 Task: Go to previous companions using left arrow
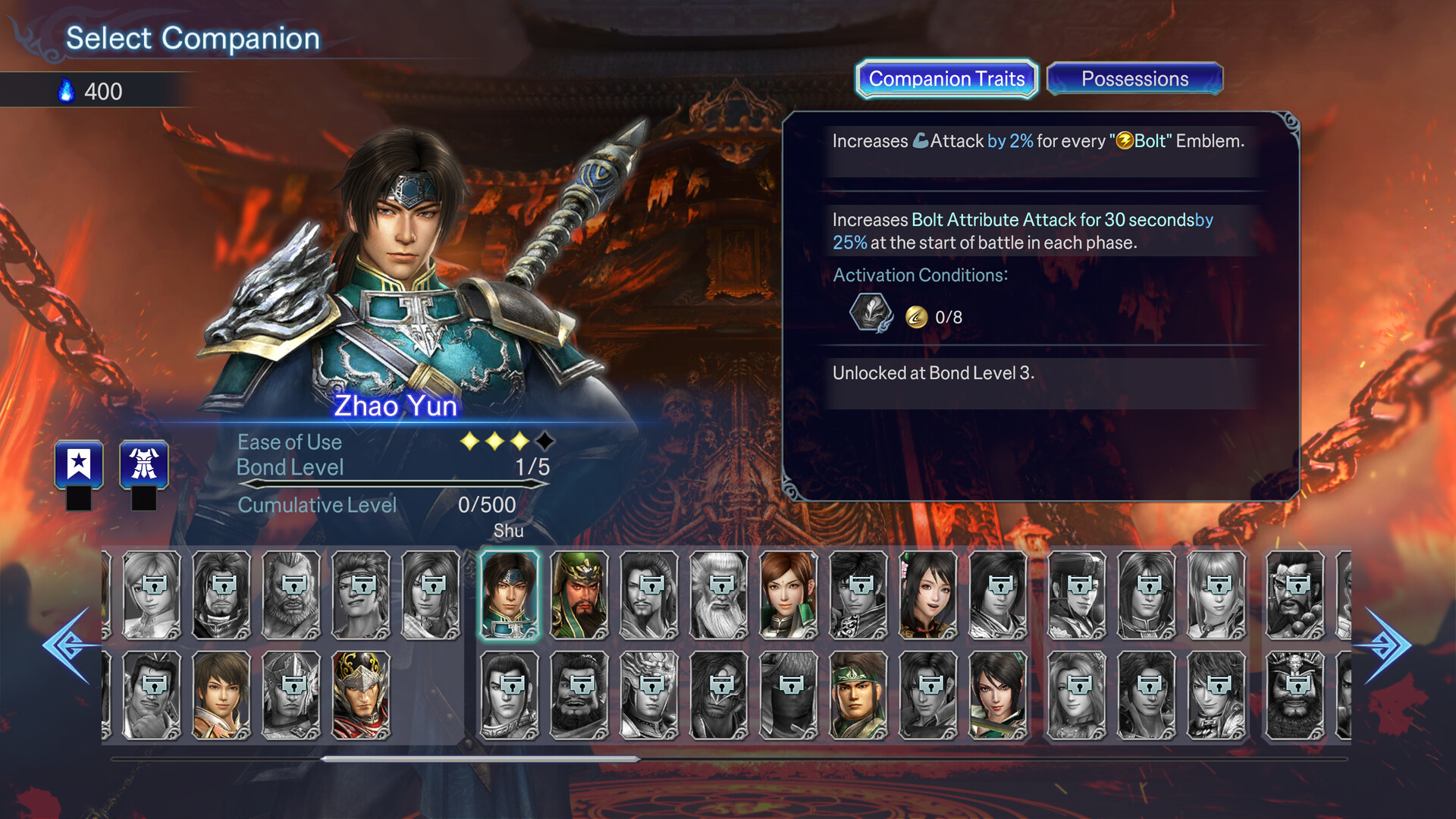click(68, 645)
